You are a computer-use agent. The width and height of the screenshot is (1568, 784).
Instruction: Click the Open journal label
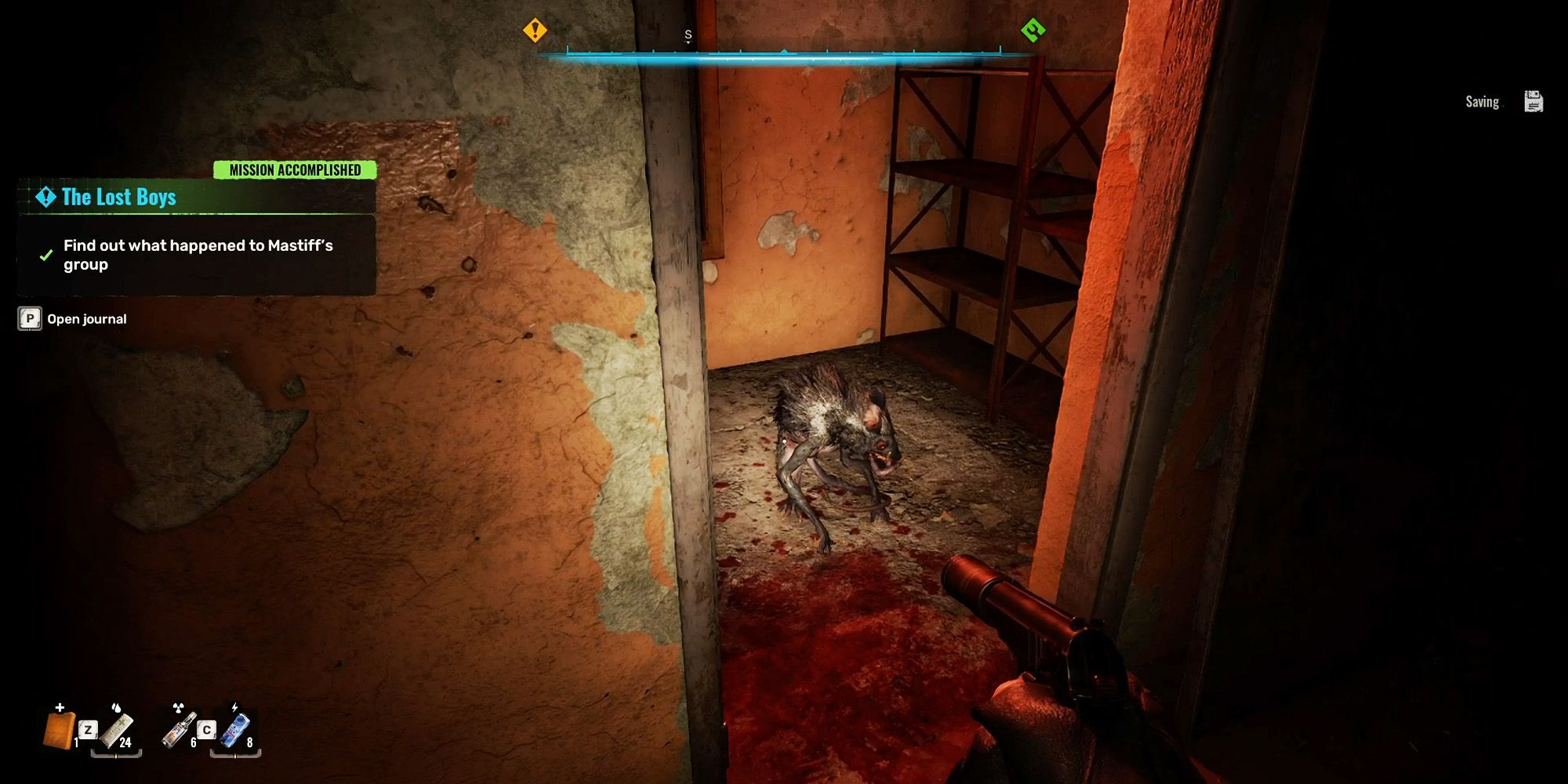(86, 319)
